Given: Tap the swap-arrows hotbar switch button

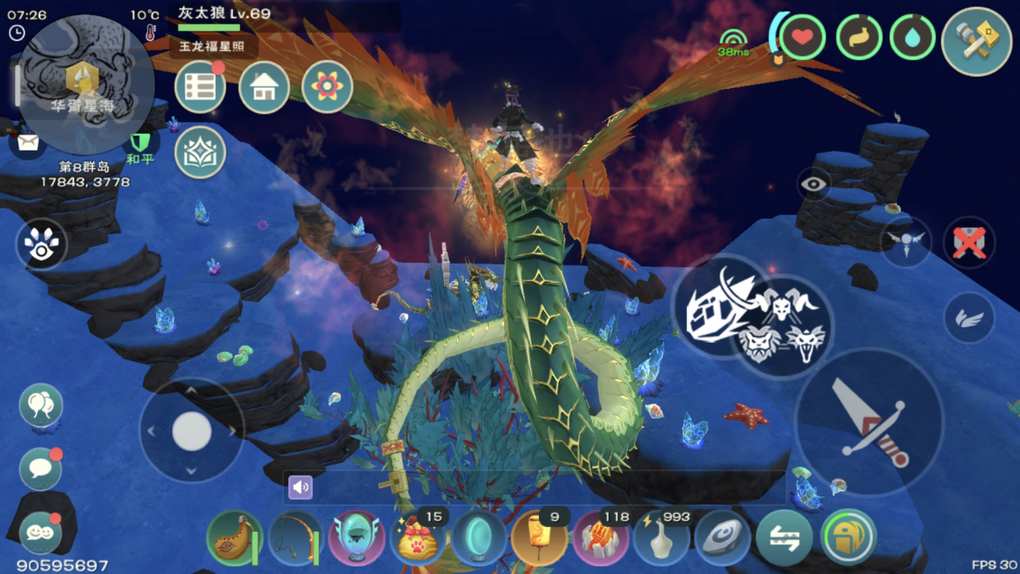Looking at the screenshot, I should [x=783, y=538].
